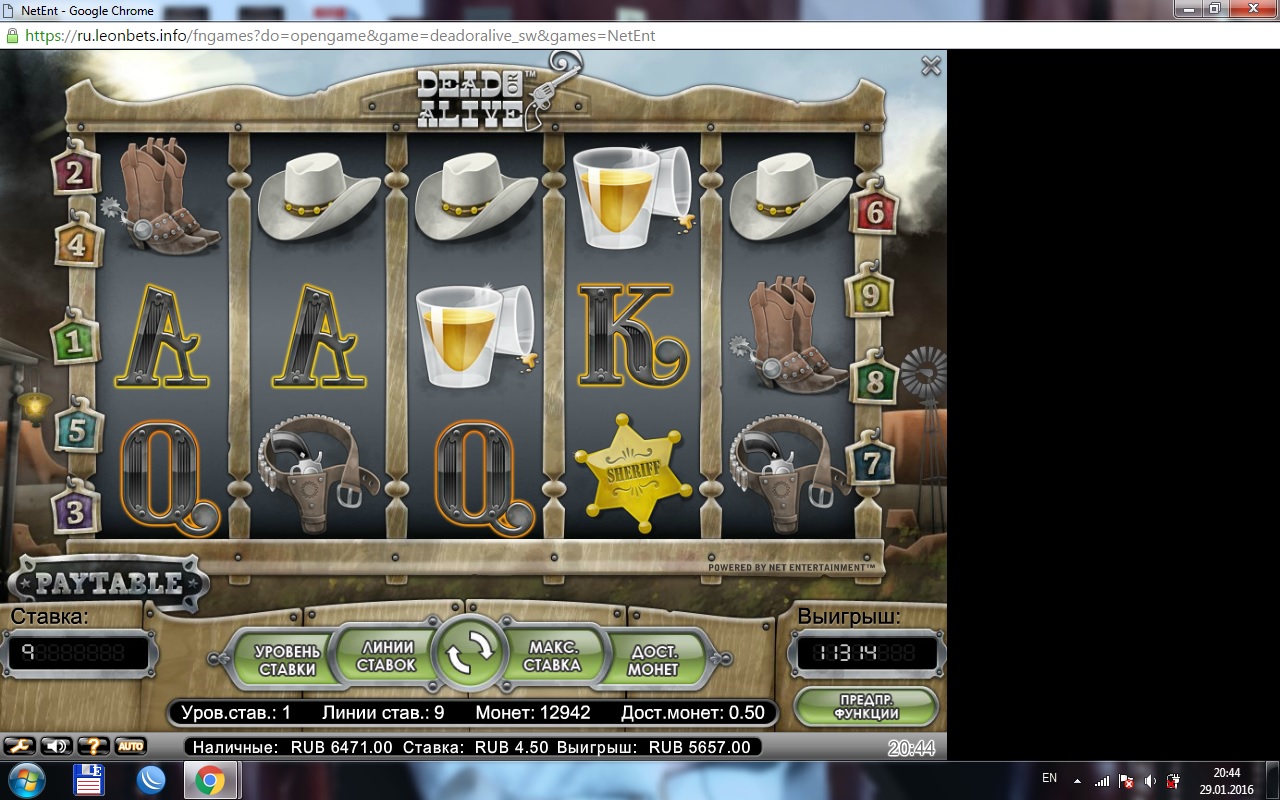The width and height of the screenshot is (1280, 800).
Task: Choose payline number 9 tag
Action: [870, 296]
